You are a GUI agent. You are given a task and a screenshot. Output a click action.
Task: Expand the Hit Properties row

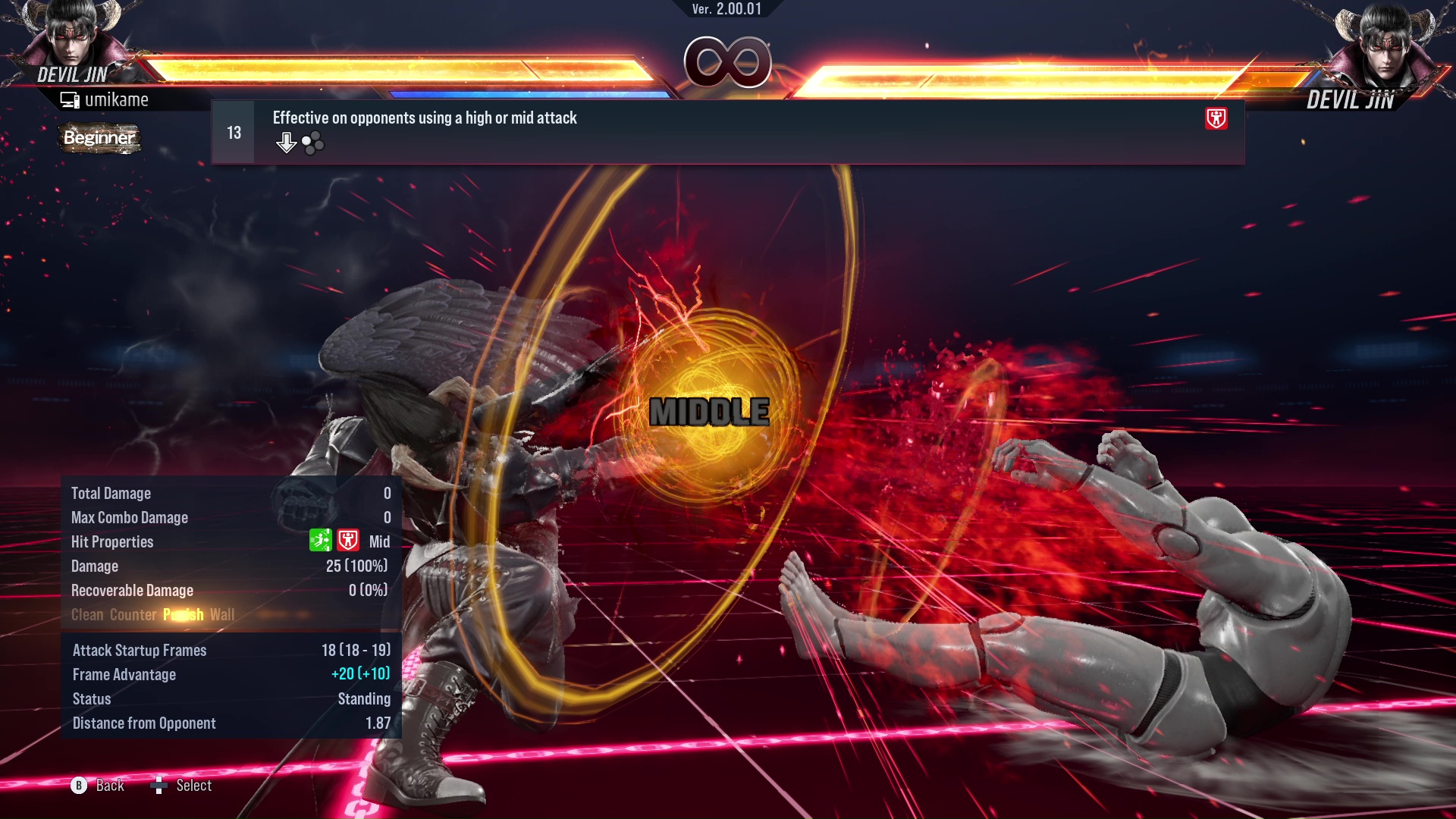pyautogui.click(x=112, y=541)
